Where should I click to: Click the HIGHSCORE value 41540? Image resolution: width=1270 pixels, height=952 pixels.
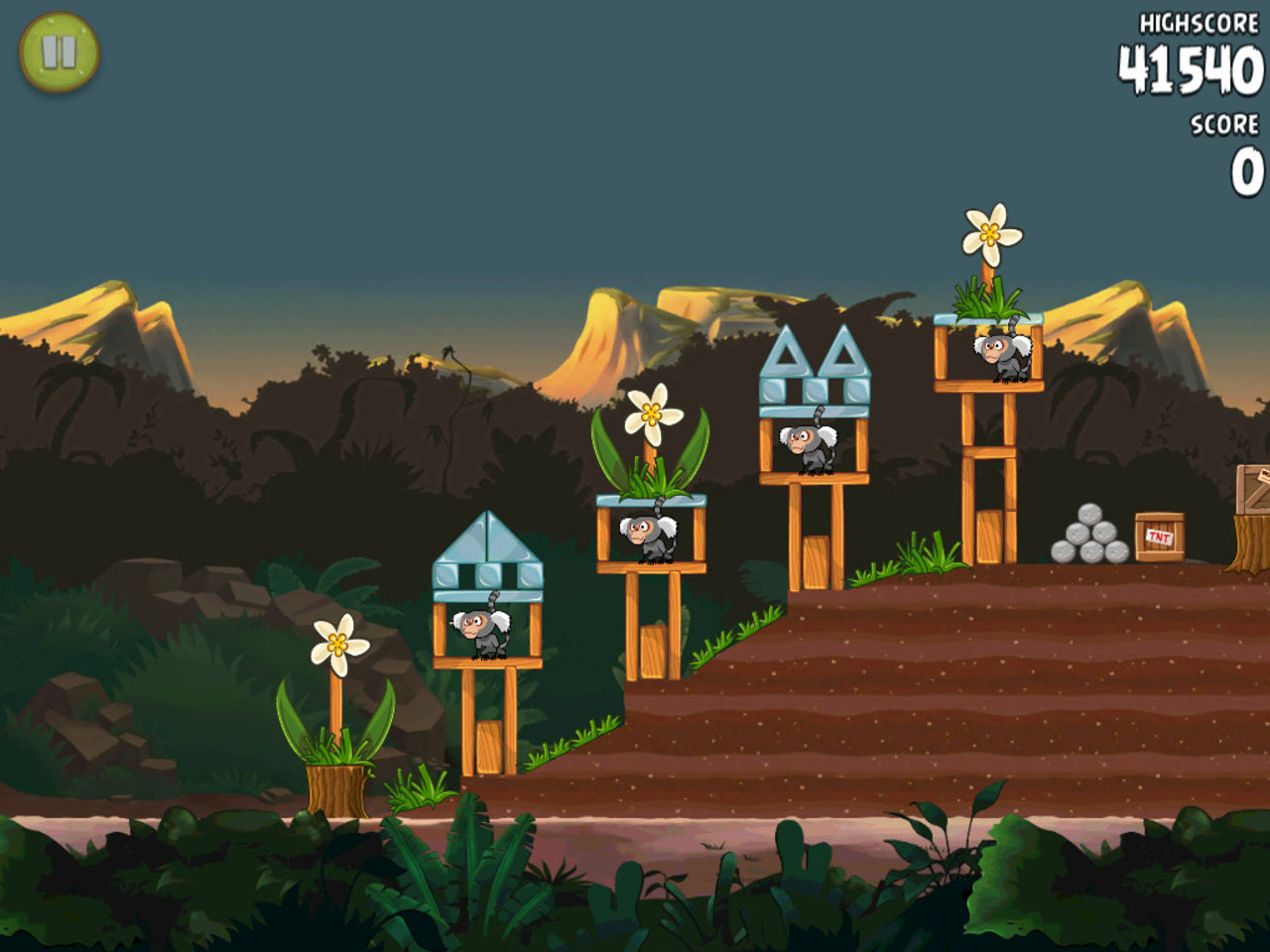[1187, 68]
